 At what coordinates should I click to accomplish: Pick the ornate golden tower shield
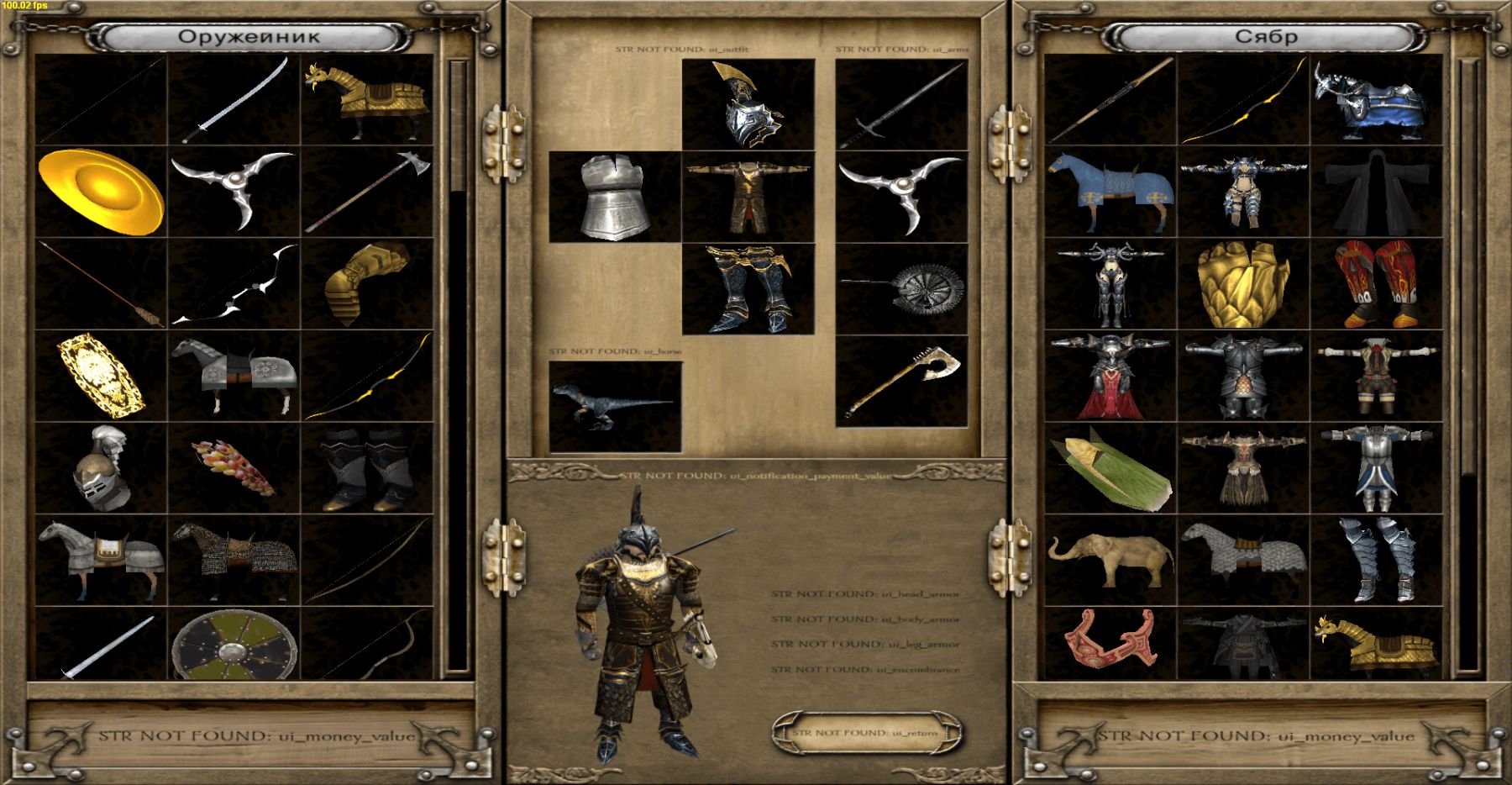pos(100,376)
